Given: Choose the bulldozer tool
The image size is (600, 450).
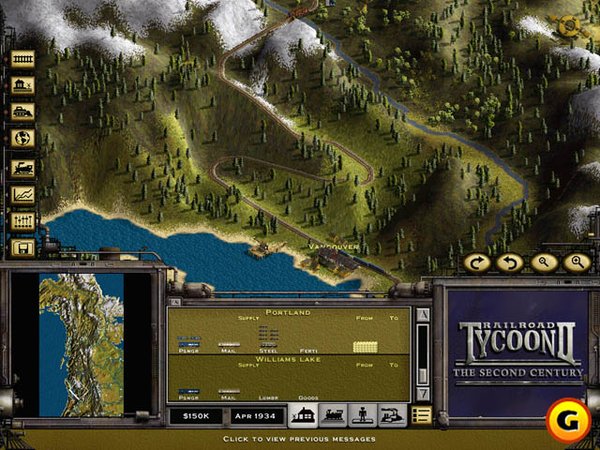Looking at the screenshot, I should click(22, 112).
